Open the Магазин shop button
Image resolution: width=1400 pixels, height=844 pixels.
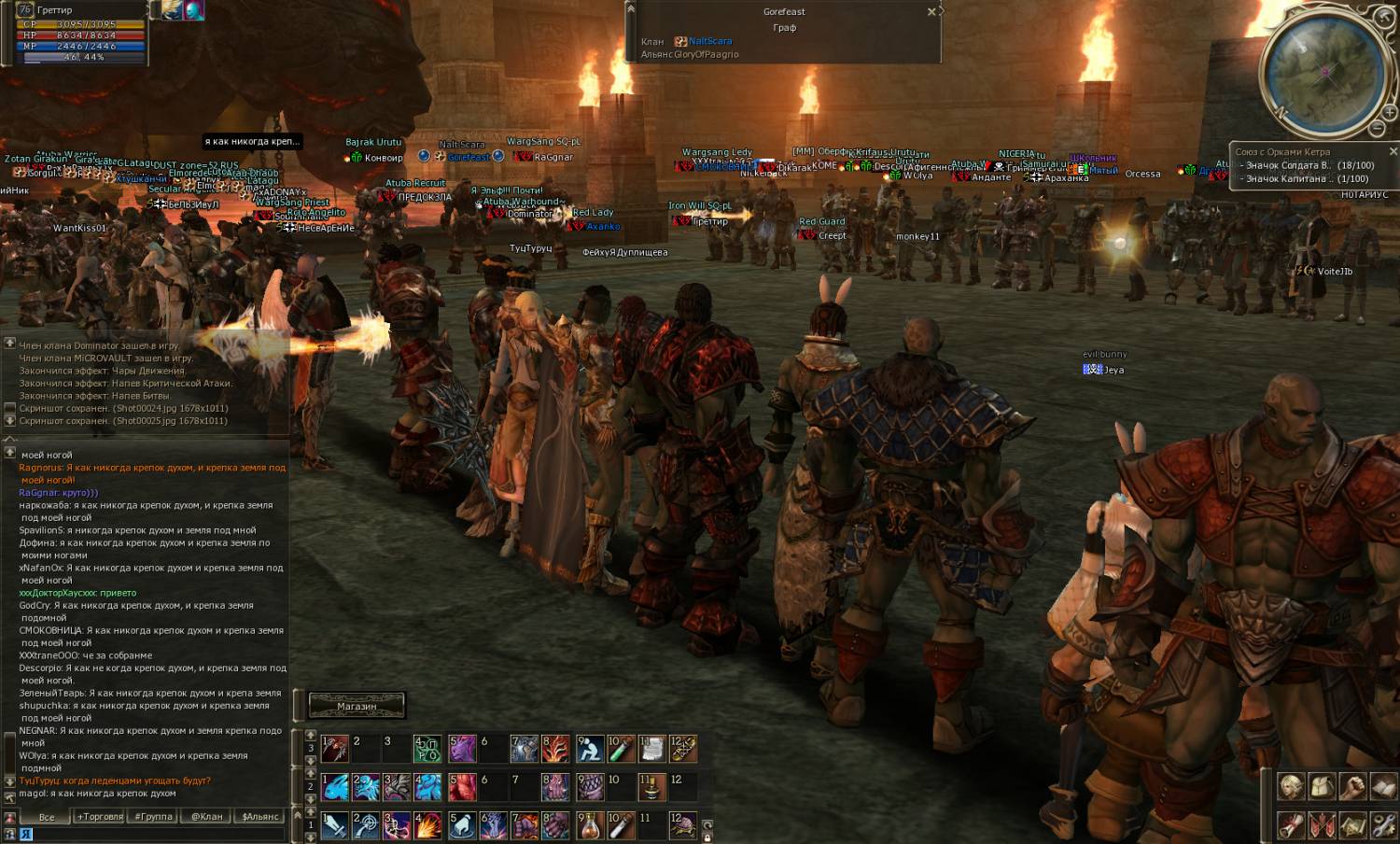tap(357, 706)
